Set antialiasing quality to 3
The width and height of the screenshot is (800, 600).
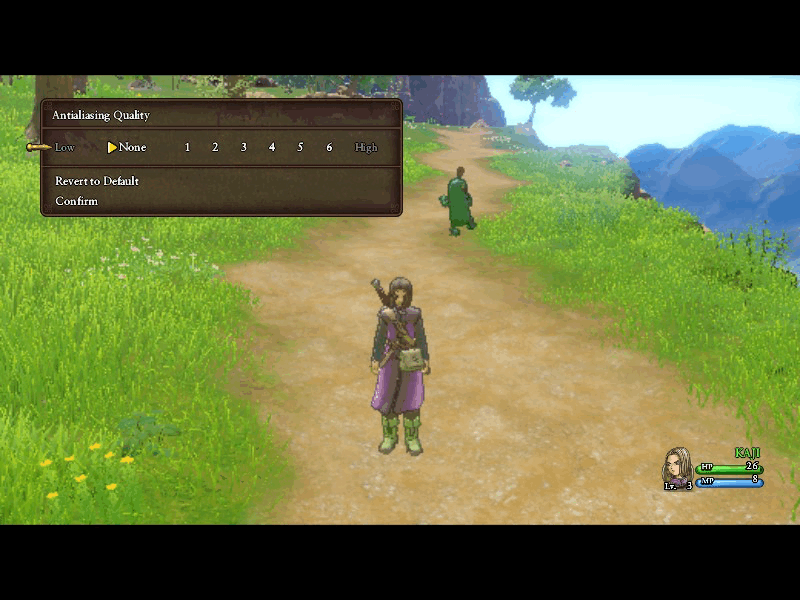pos(243,147)
